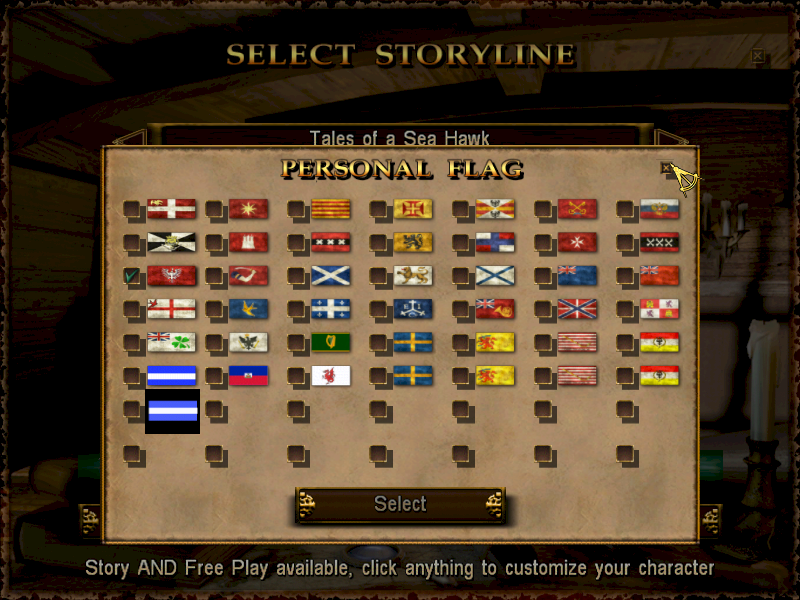Pick the red flag with the yellow star

tap(247, 209)
